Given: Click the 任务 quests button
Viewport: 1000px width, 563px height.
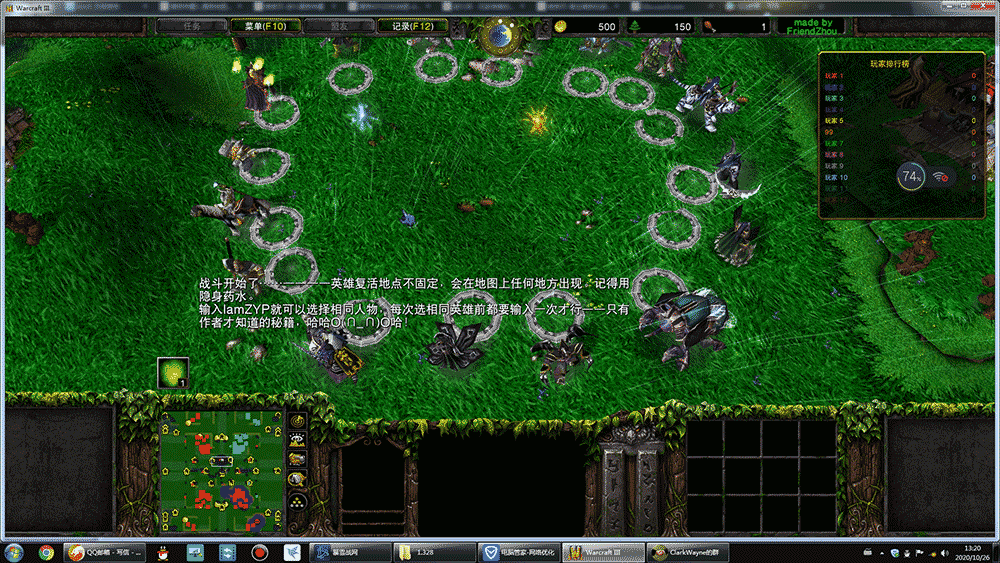Looking at the screenshot, I should 192,27.
